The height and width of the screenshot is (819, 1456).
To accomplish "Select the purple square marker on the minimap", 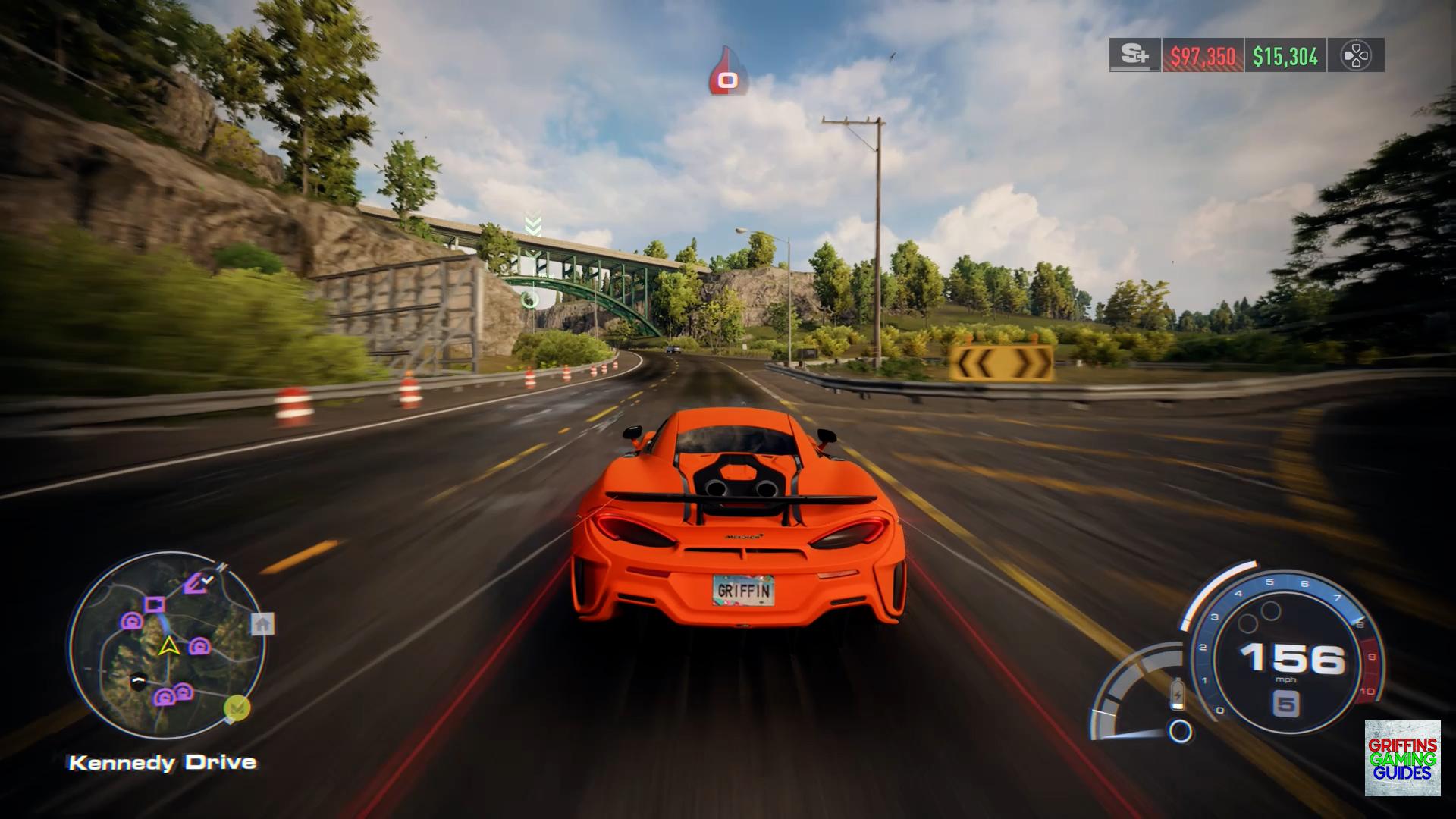I will tap(155, 604).
